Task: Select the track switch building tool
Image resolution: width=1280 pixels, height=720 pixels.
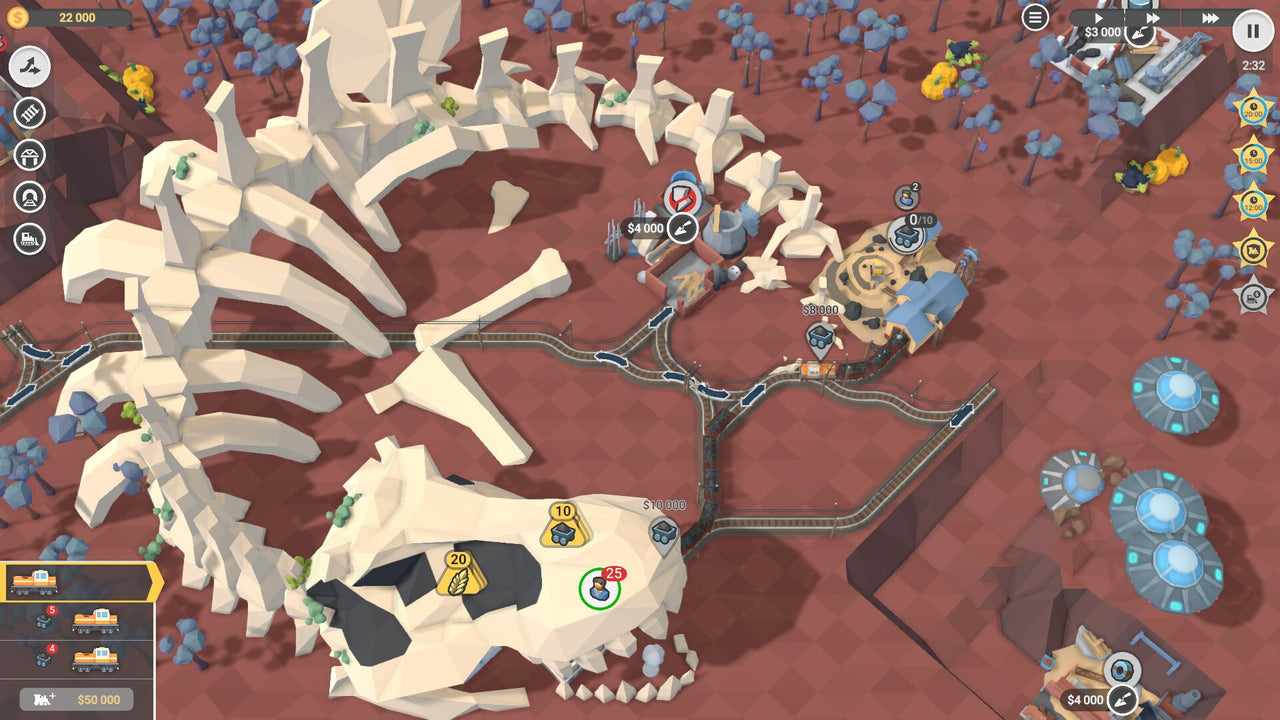Action: (30, 65)
